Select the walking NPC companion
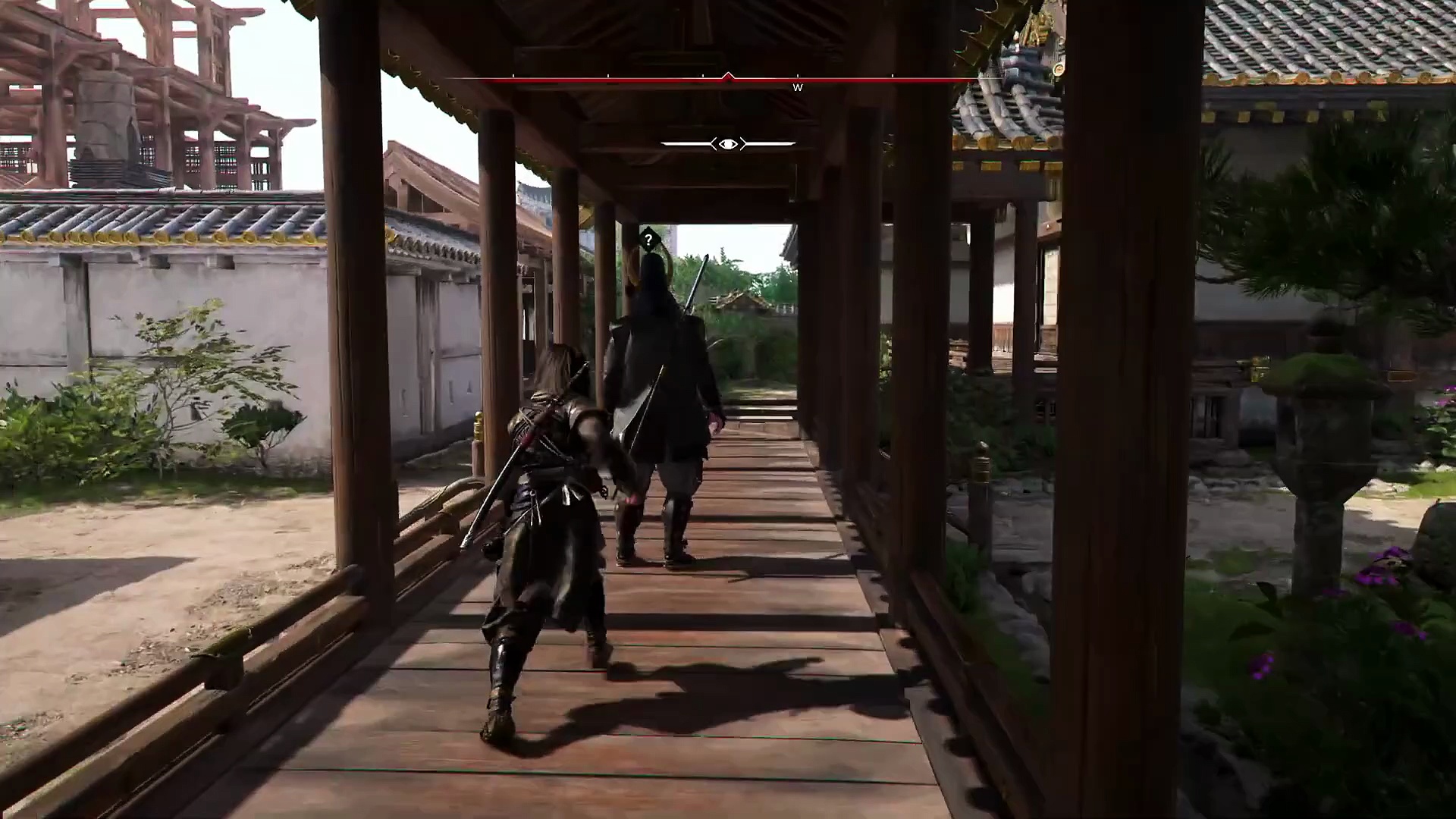The height and width of the screenshot is (819, 1456). (x=664, y=379)
